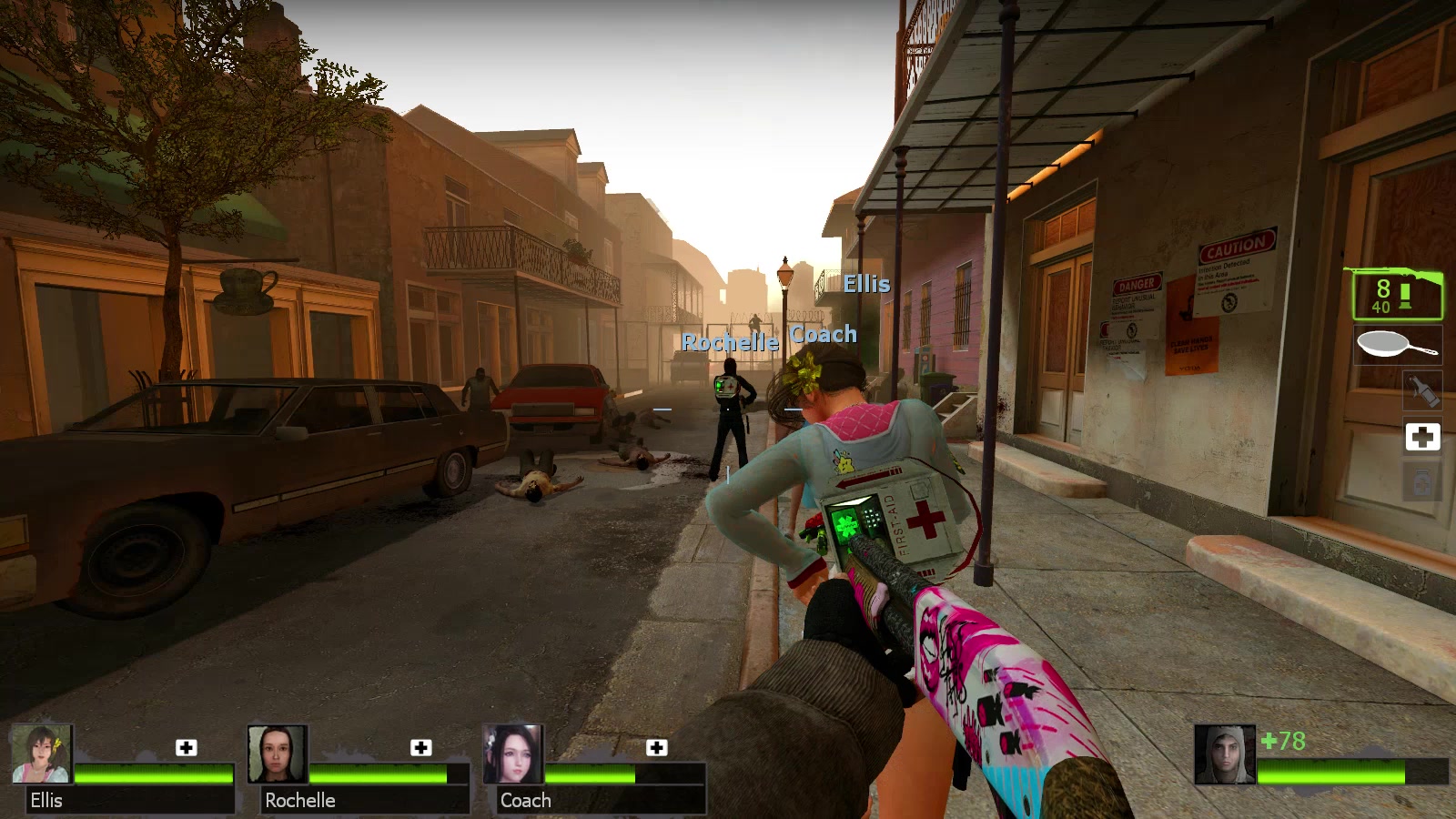Viewport: 1456px width, 819px height.
Task: Select the primary shotgun weapon slot
Action: pos(1397,294)
